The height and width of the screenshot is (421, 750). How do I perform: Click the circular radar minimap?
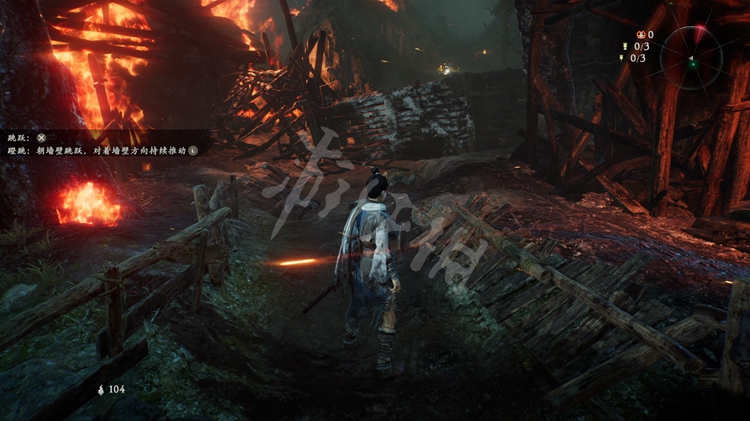point(691,56)
